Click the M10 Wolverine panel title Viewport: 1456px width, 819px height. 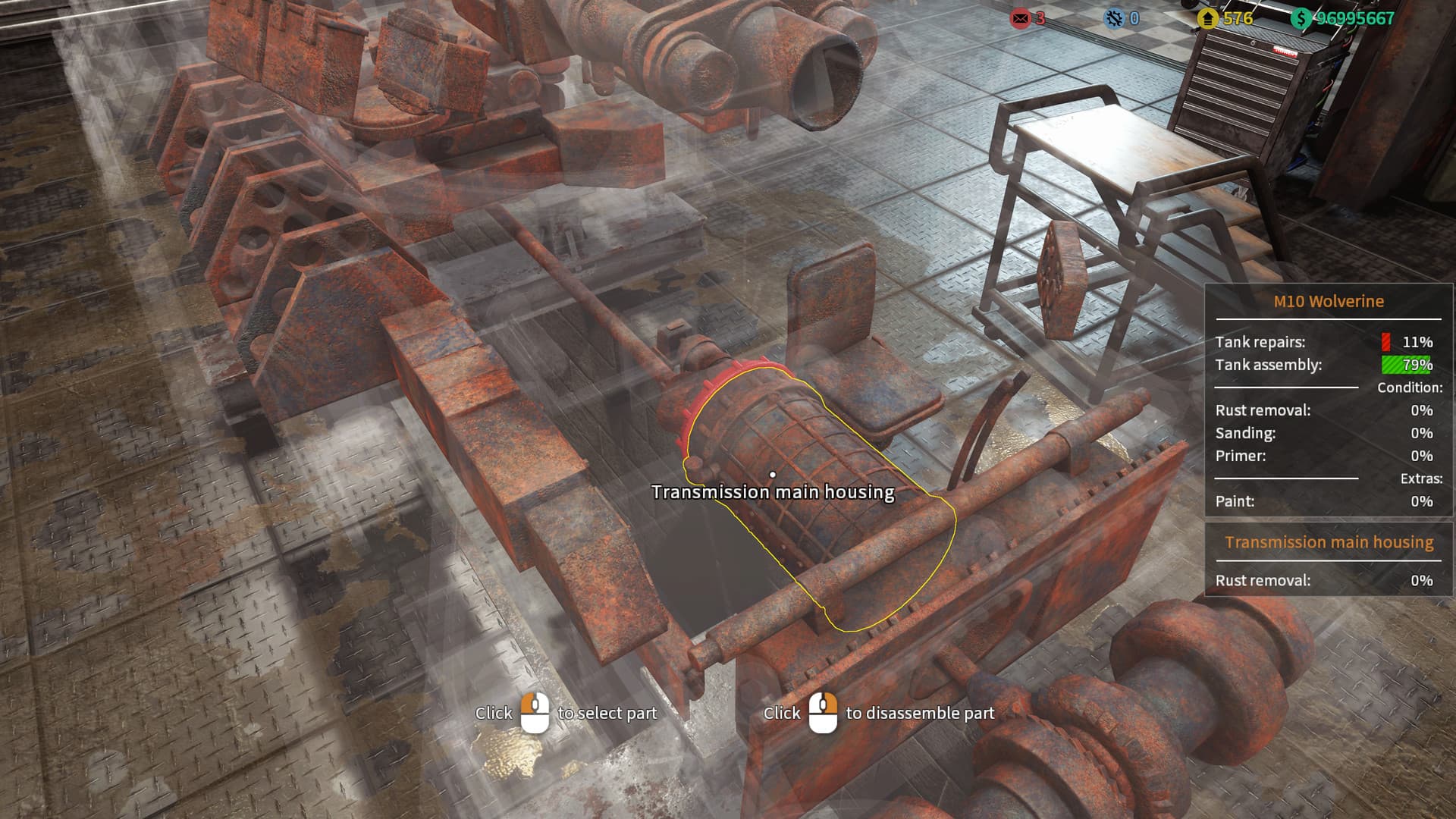1329,301
